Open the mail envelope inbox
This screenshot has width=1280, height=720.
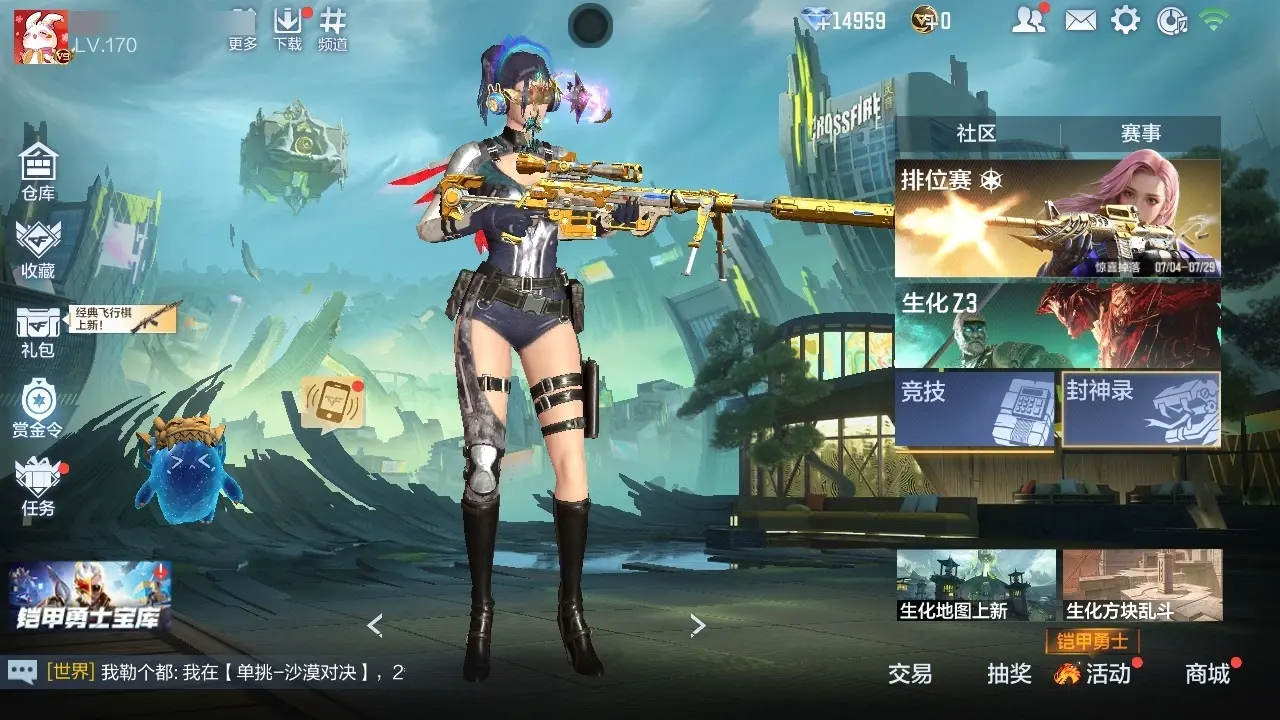click(x=1080, y=20)
